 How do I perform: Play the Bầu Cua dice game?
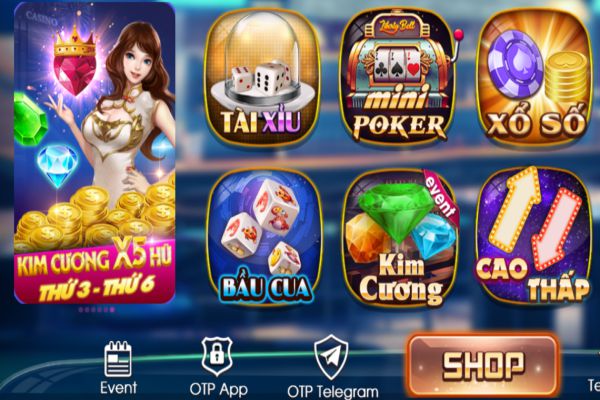[264, 238]
